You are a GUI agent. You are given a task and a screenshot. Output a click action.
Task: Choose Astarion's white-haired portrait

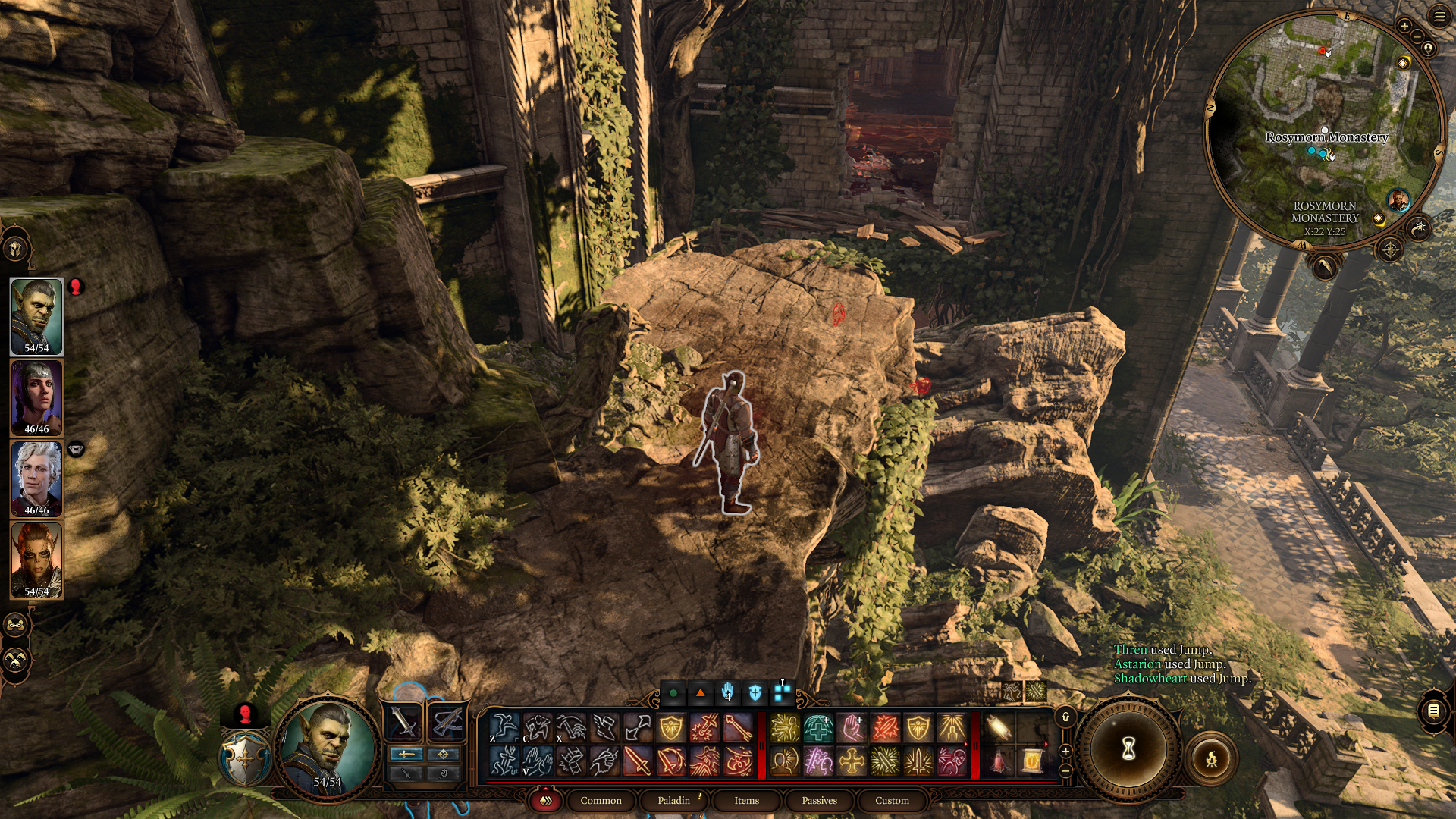[36, 479]
